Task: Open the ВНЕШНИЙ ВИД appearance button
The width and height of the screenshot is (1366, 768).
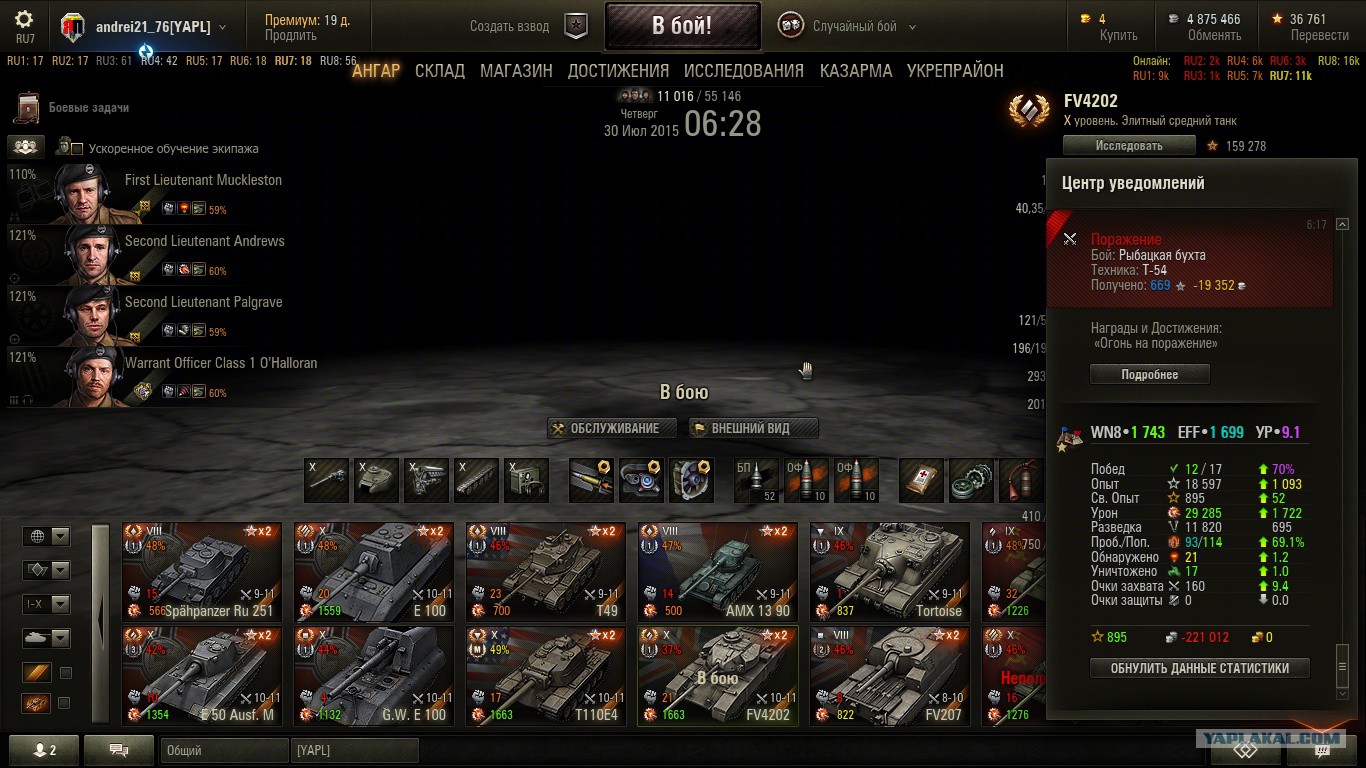Action: [x=753, y=428]
